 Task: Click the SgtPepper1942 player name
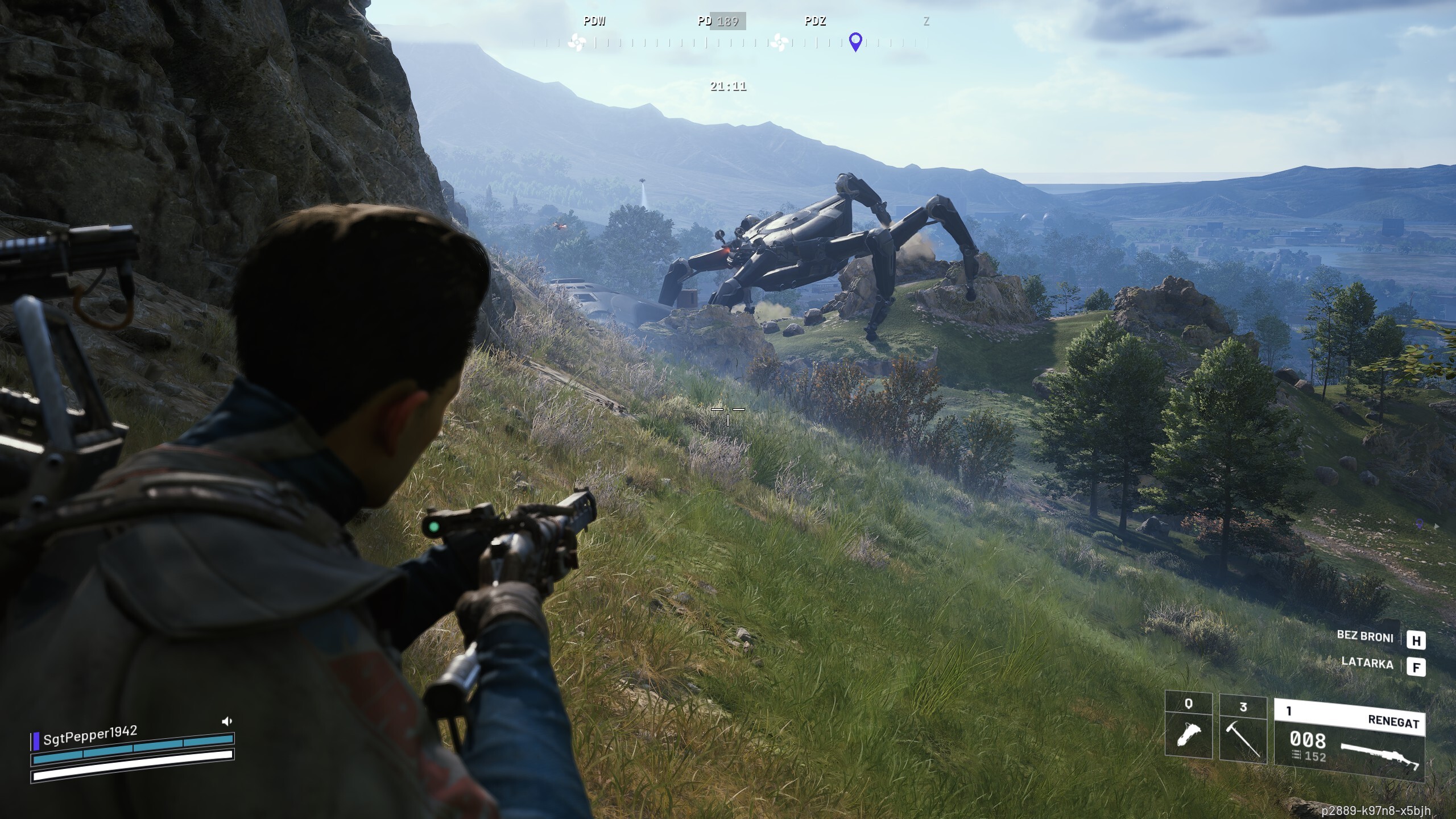[x=90, y=735]
